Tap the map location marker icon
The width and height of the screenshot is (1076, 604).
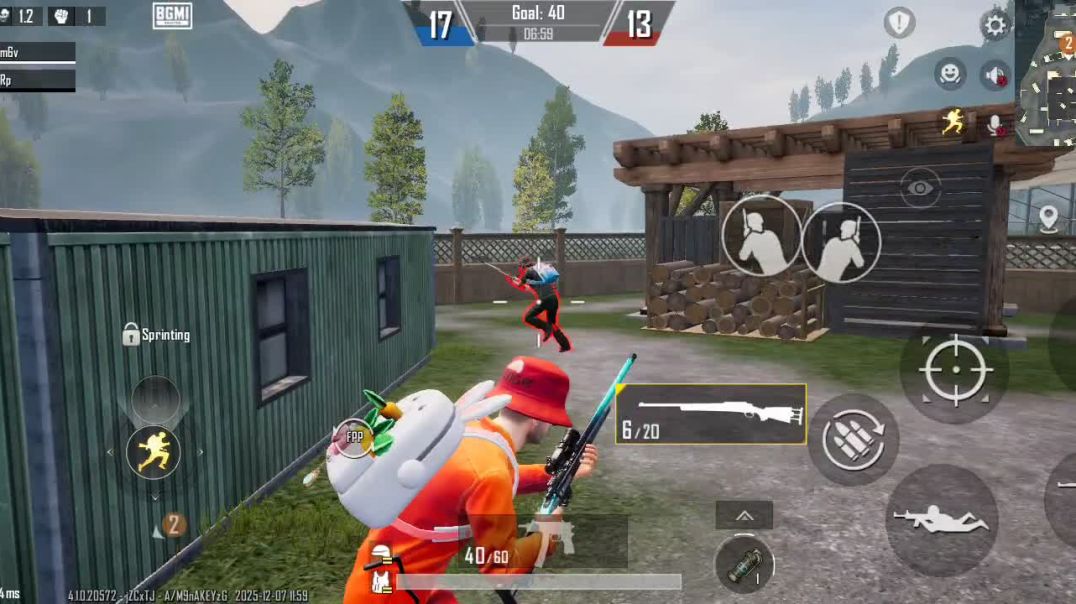point(1048,218)
